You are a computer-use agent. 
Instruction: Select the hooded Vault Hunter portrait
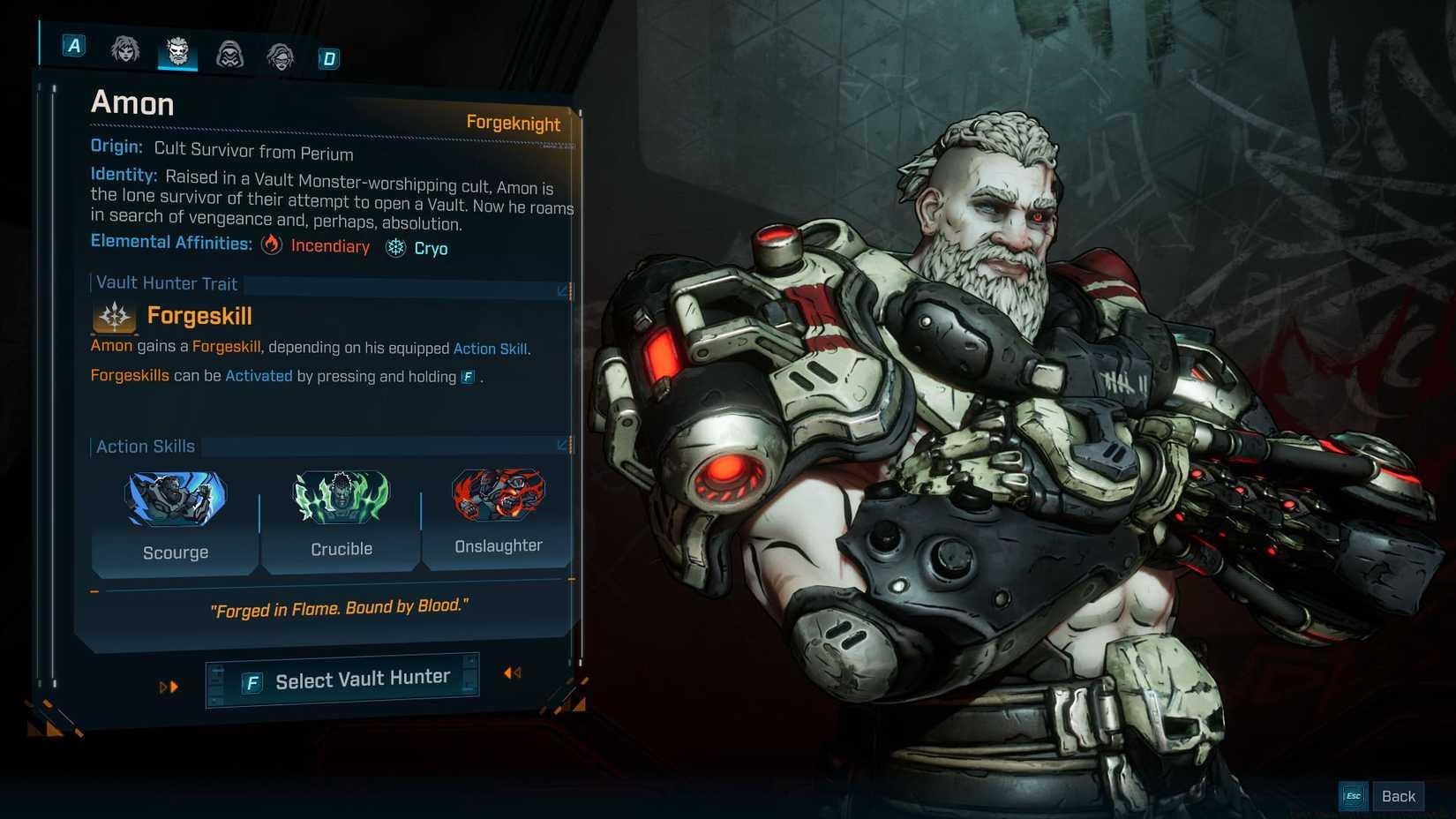point(229,55)
